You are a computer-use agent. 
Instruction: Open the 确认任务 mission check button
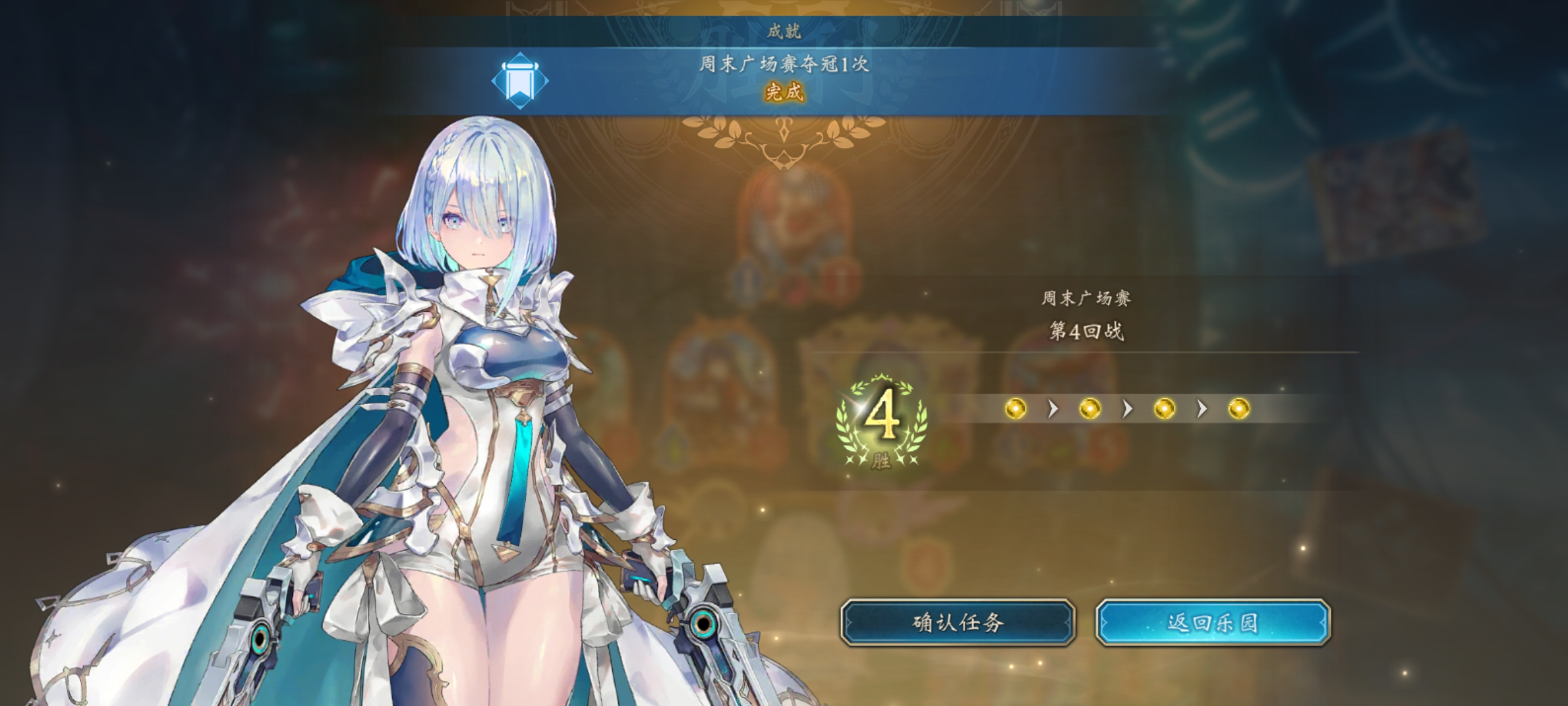pyautogui.click(x=957, y=622)
